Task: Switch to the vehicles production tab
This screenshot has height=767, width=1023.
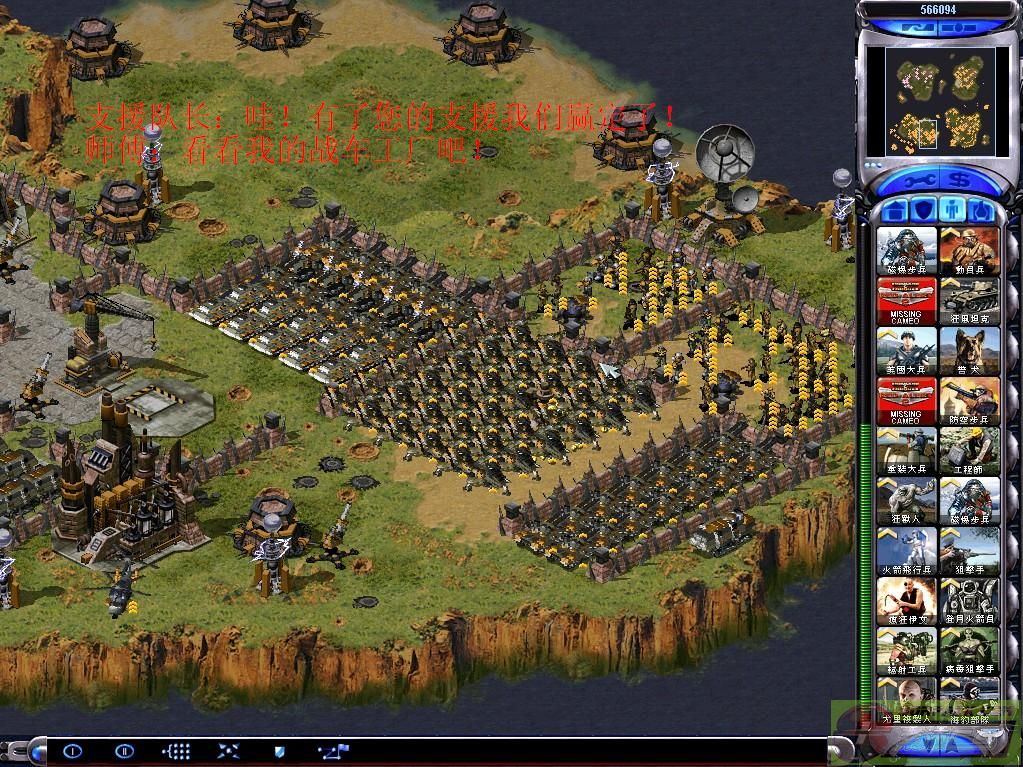Action: pyautogui.click(x=981, y=211)
